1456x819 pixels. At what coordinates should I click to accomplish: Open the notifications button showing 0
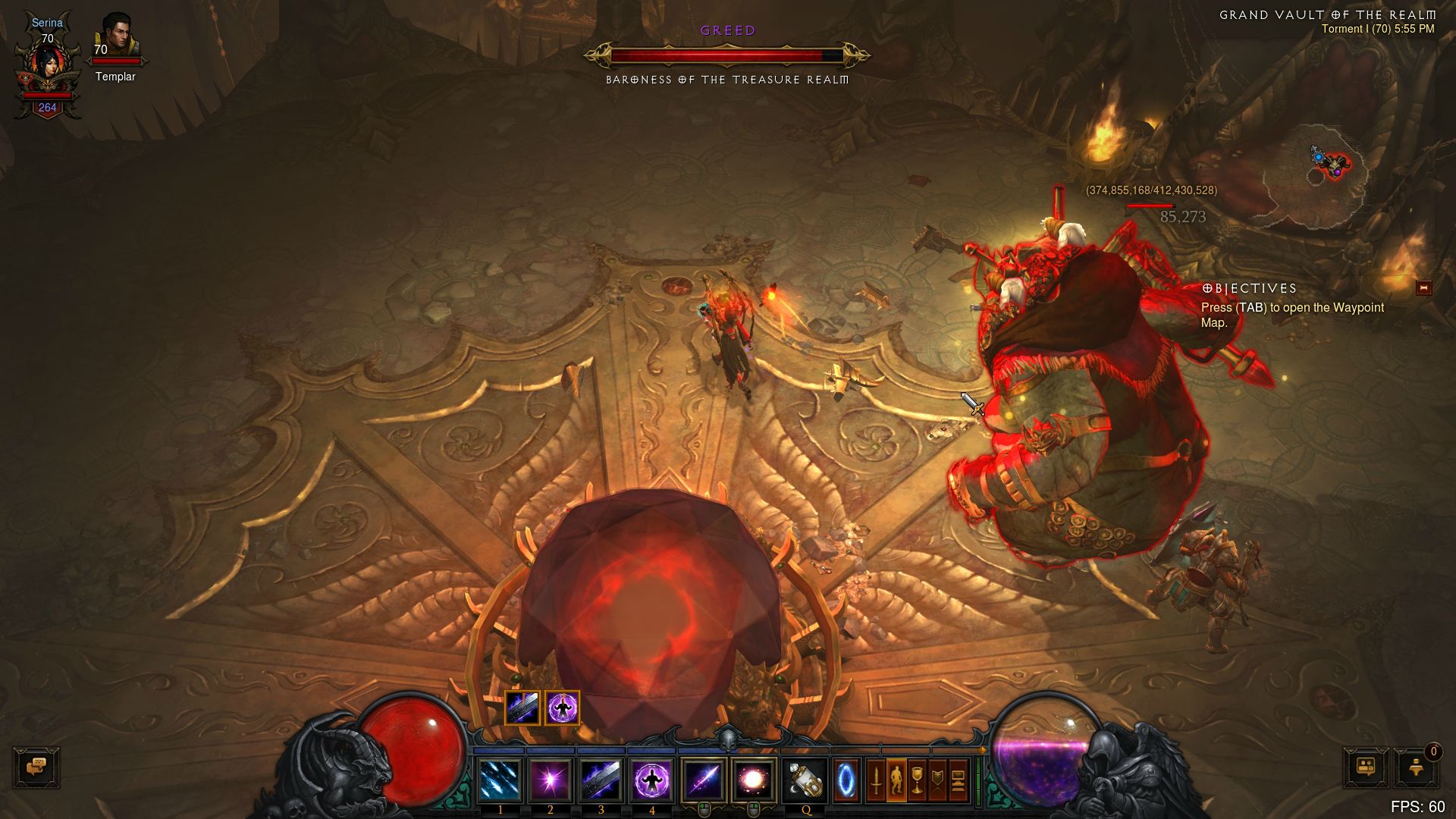(1416, 767)
